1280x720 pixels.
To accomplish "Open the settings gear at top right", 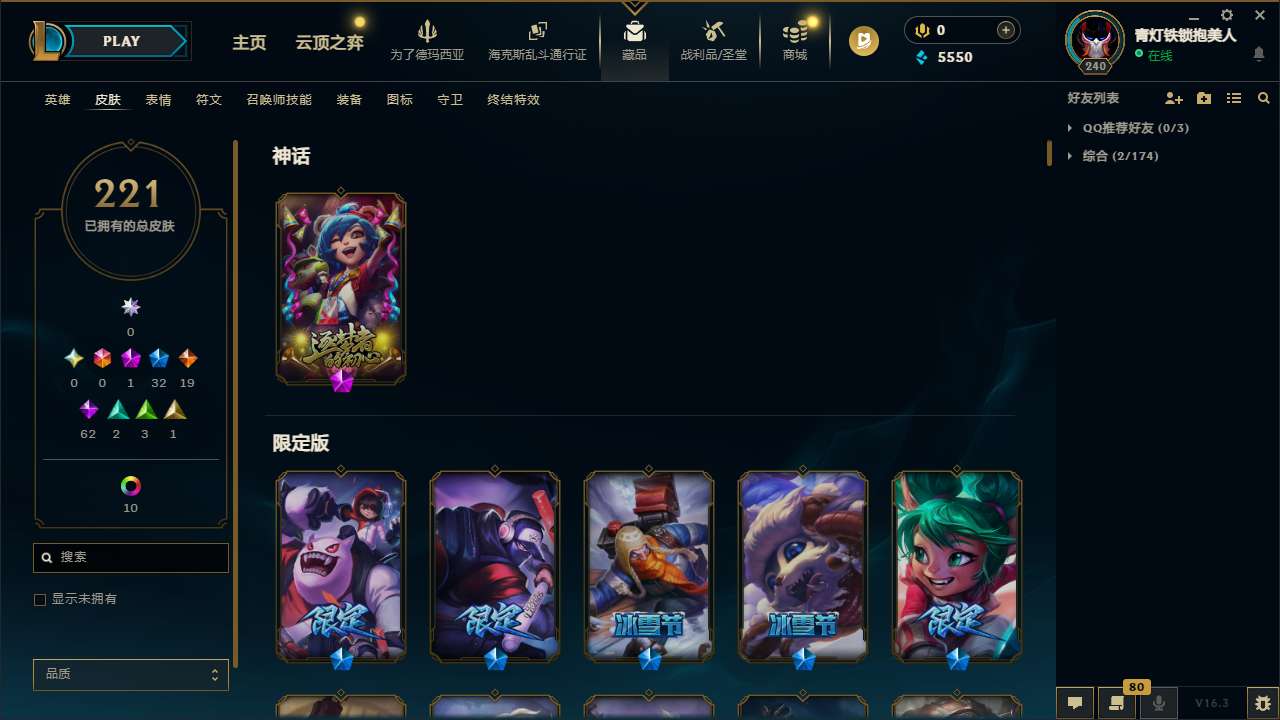I will (1226, 15).
